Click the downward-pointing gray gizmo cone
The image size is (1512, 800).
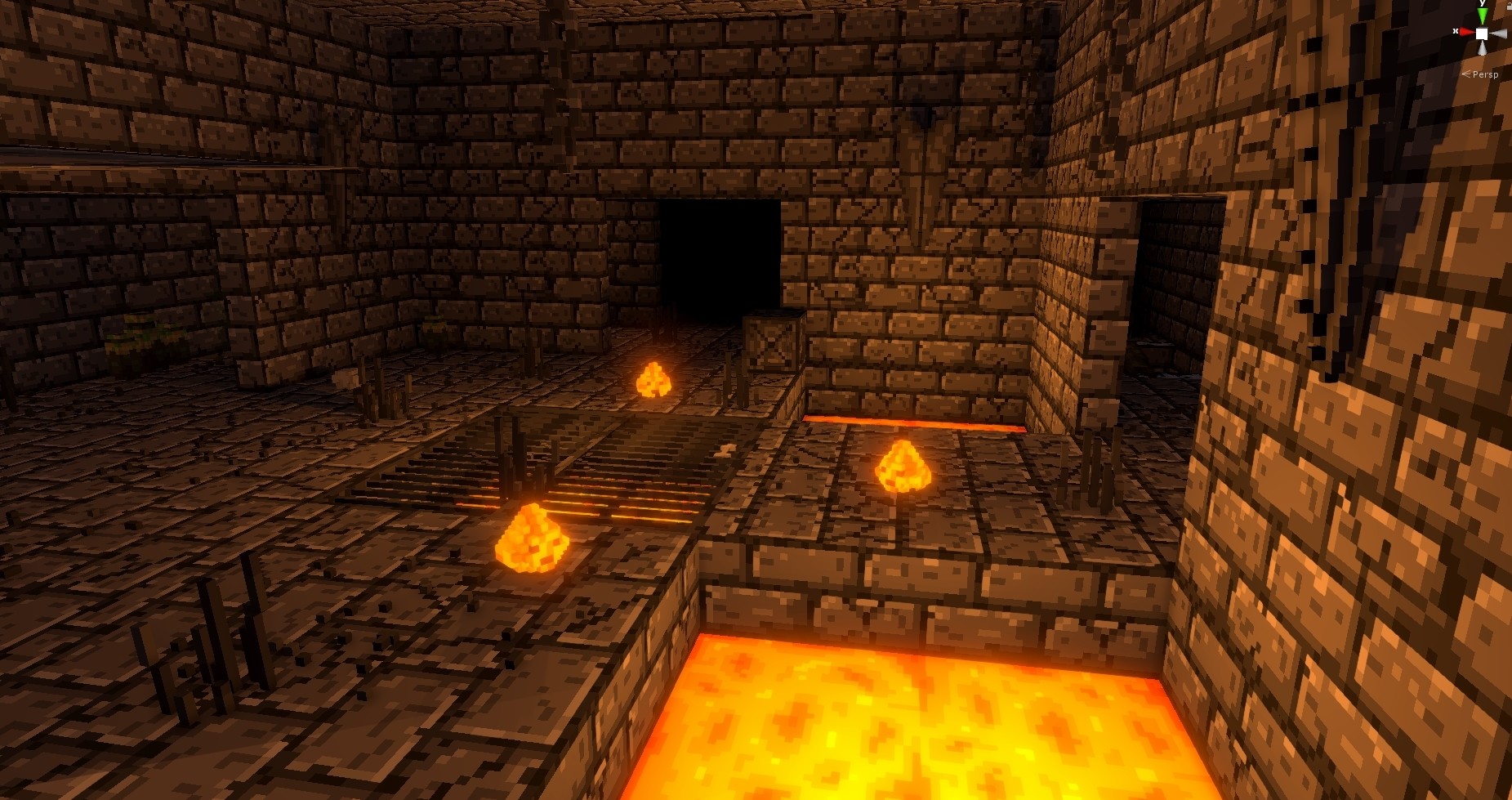point(1482,47)
